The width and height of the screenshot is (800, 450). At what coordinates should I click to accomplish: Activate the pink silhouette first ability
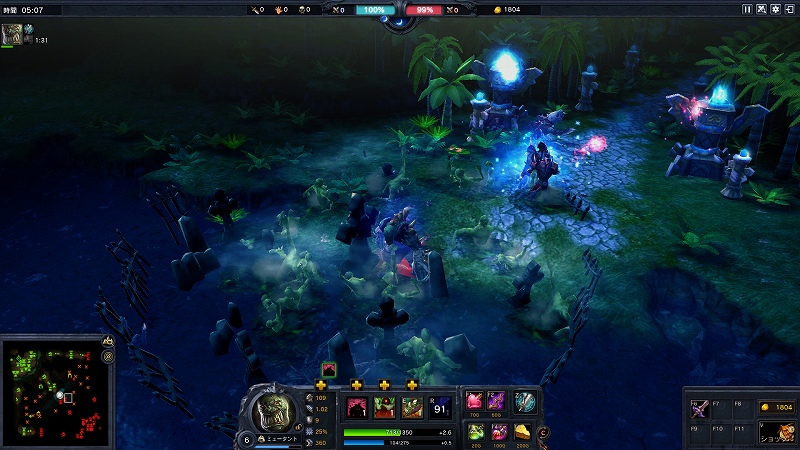point(356,407)
